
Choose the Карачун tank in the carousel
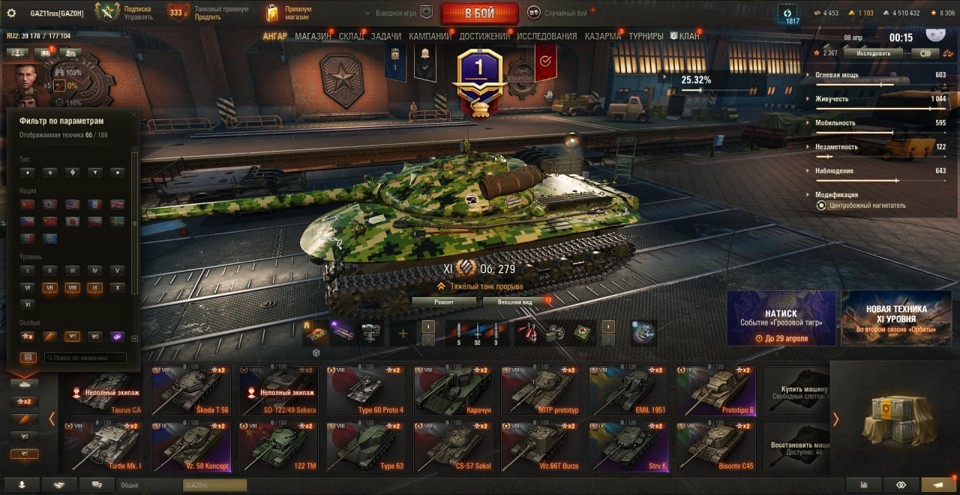pyautogui.click(x=453, y=392)
